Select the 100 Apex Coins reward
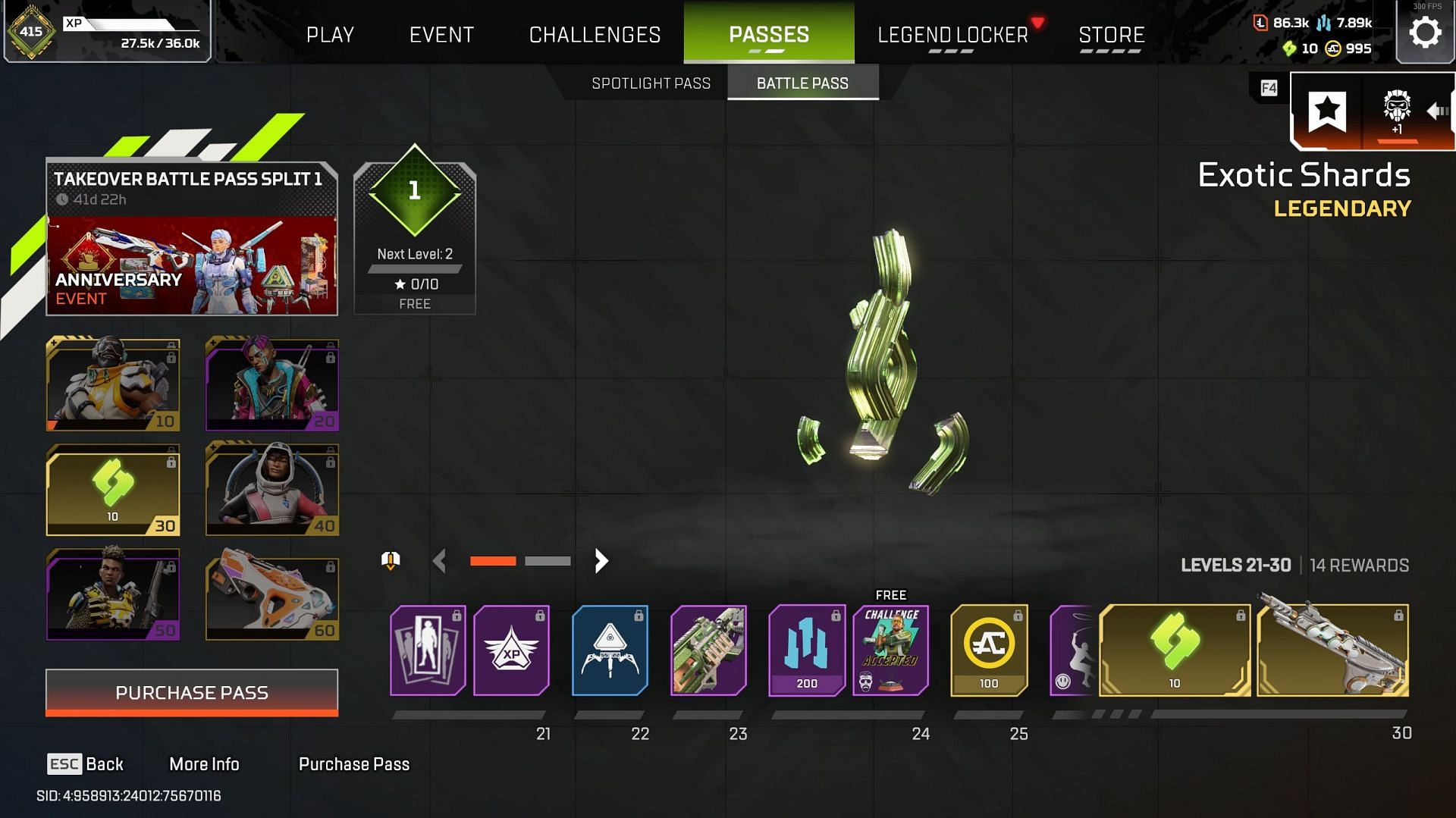1456x818 pixels. (989, 650)
